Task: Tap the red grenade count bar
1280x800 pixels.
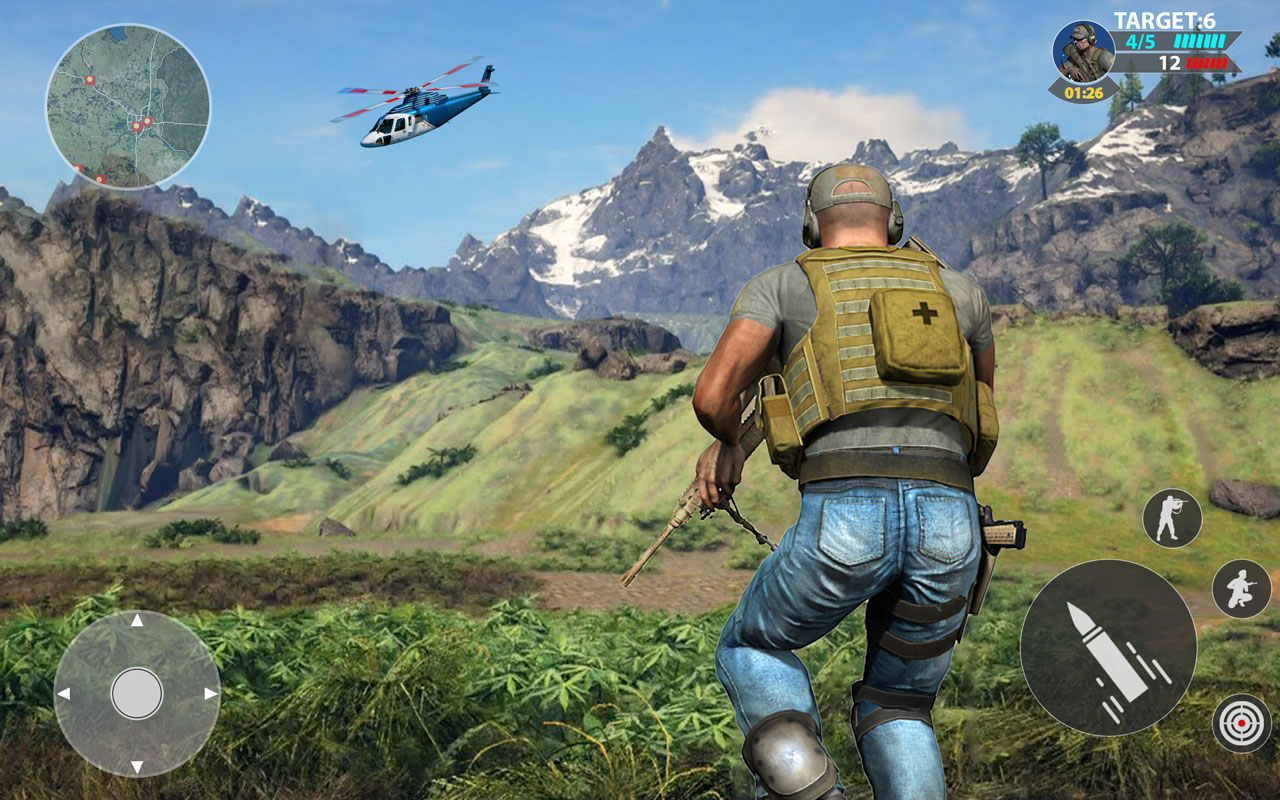Action: click(1207, 61)
